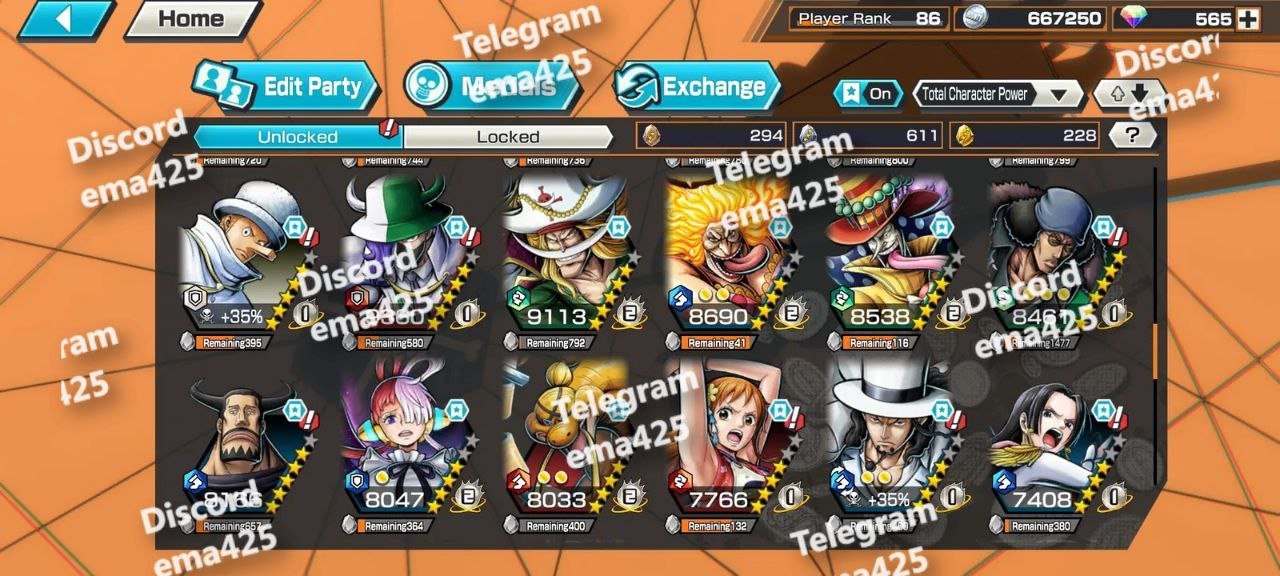Screen dimensions: 1280x576
Task: Open the Edit Party menu
Action: tap(288, 87)
